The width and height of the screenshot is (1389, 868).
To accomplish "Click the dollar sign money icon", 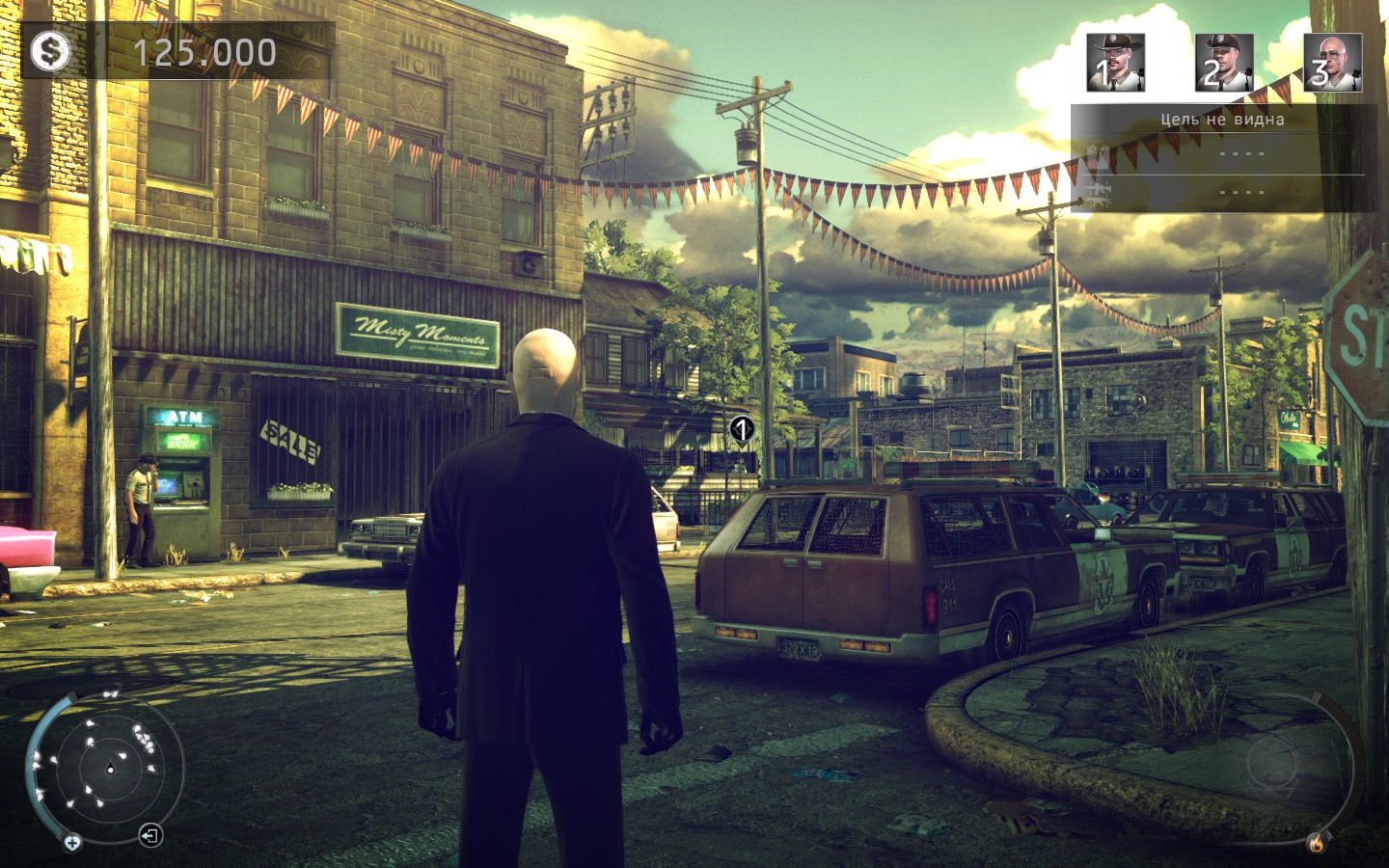I will [49, 51].
